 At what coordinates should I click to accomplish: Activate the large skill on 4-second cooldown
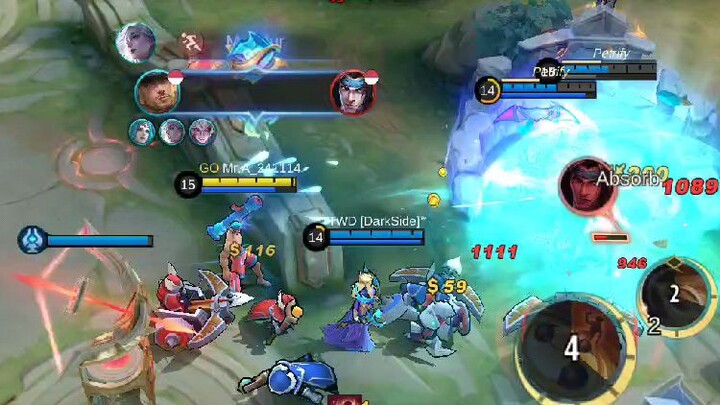point(572,348)
